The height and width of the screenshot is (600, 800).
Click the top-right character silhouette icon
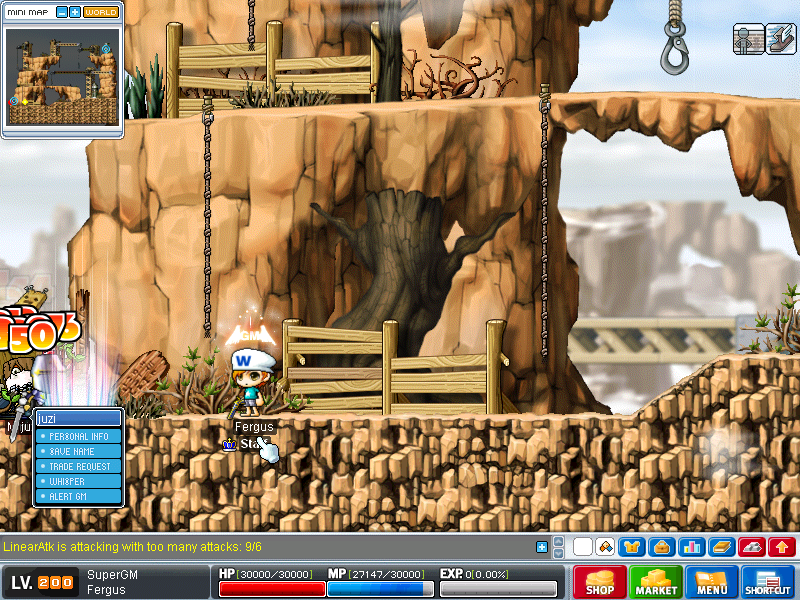(749, 38)
